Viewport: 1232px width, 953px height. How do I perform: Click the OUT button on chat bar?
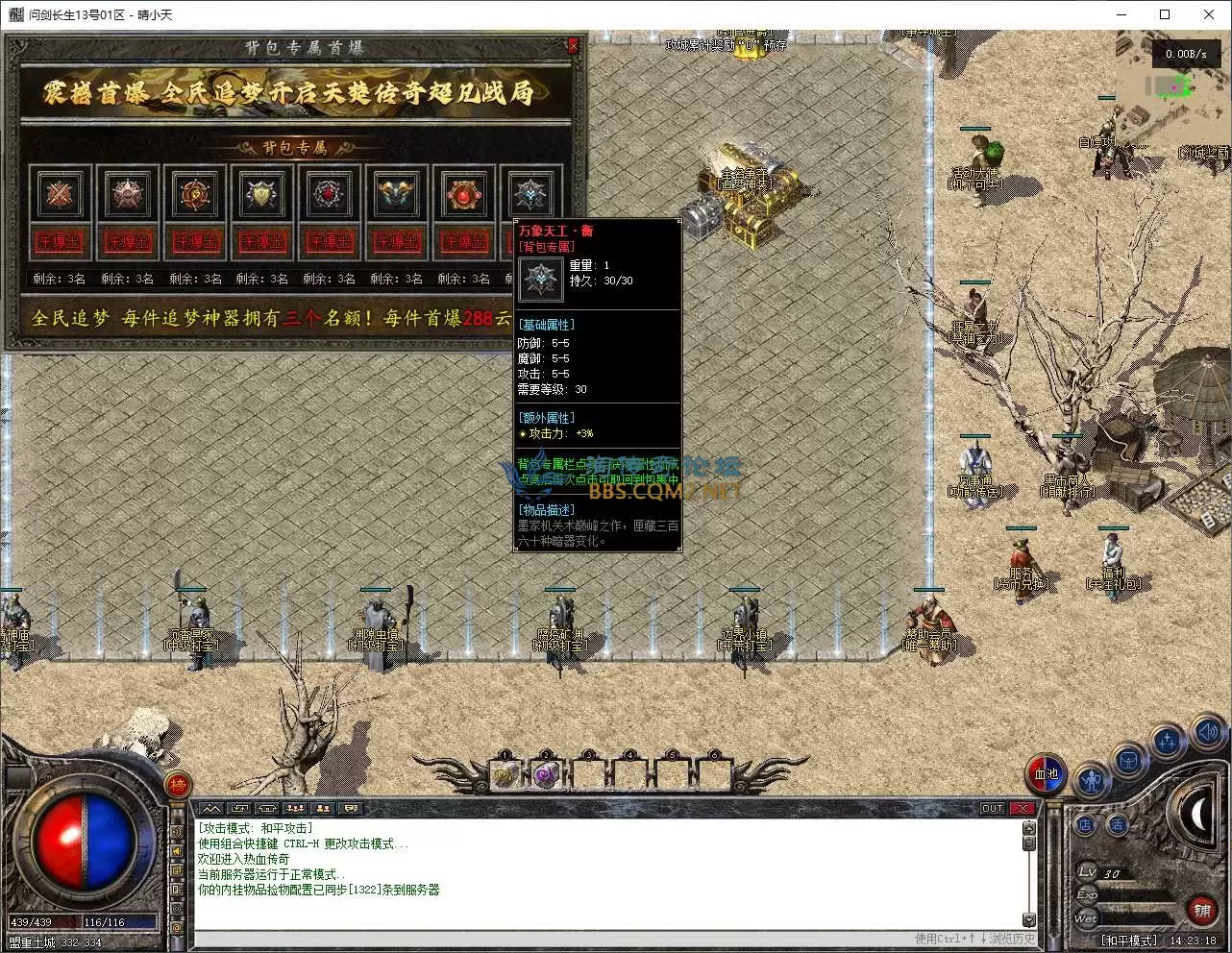[993, 808]
